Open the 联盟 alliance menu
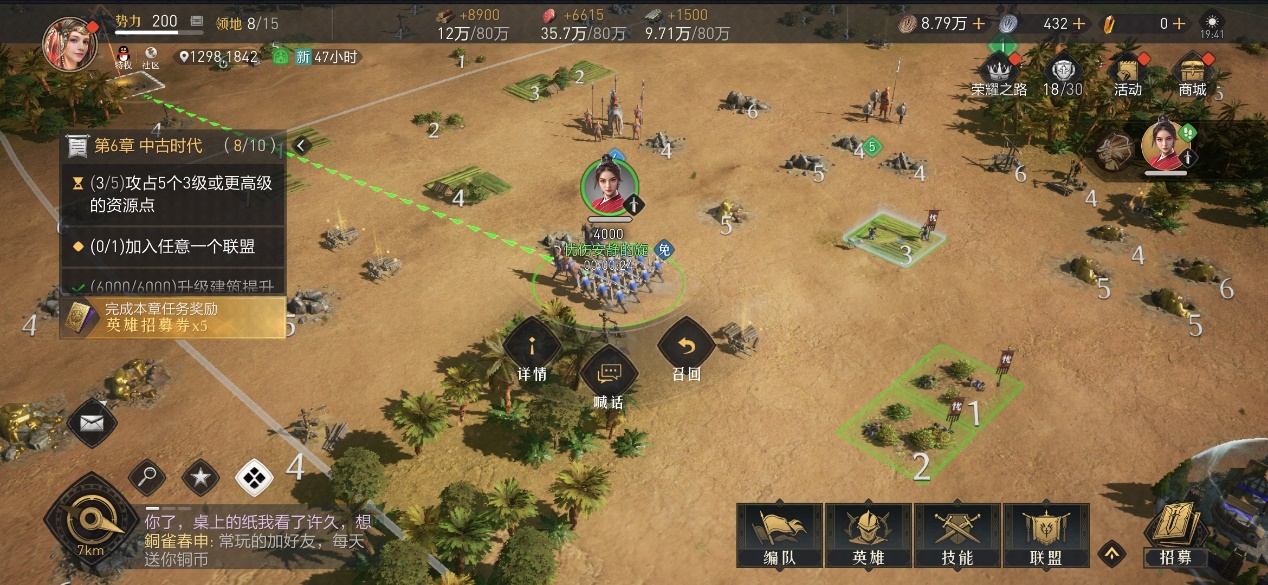This screenshot has width=1268, height=585. click(1045, 535)
